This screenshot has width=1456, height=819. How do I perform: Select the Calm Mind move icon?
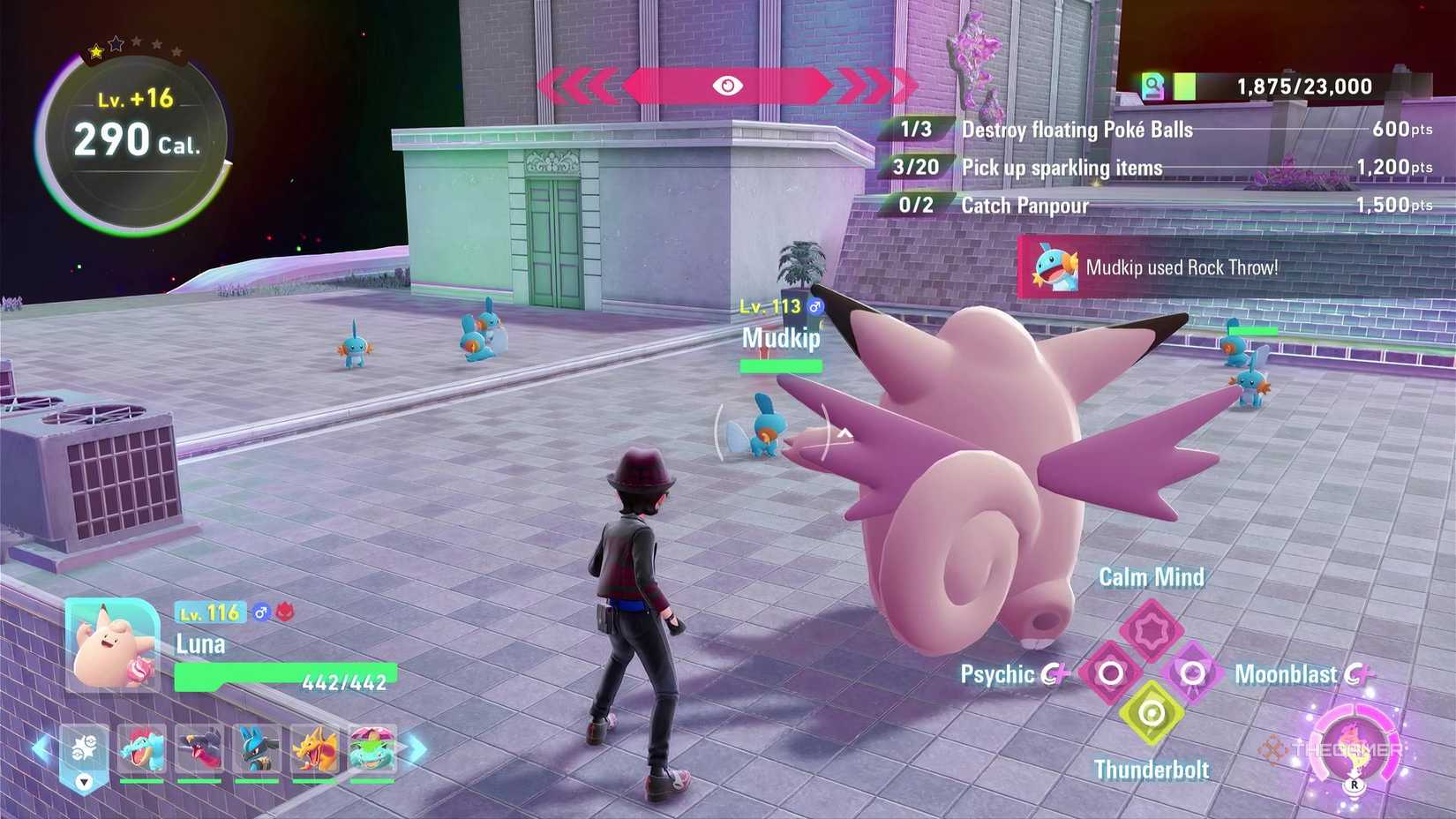[x=1152, y=627]
